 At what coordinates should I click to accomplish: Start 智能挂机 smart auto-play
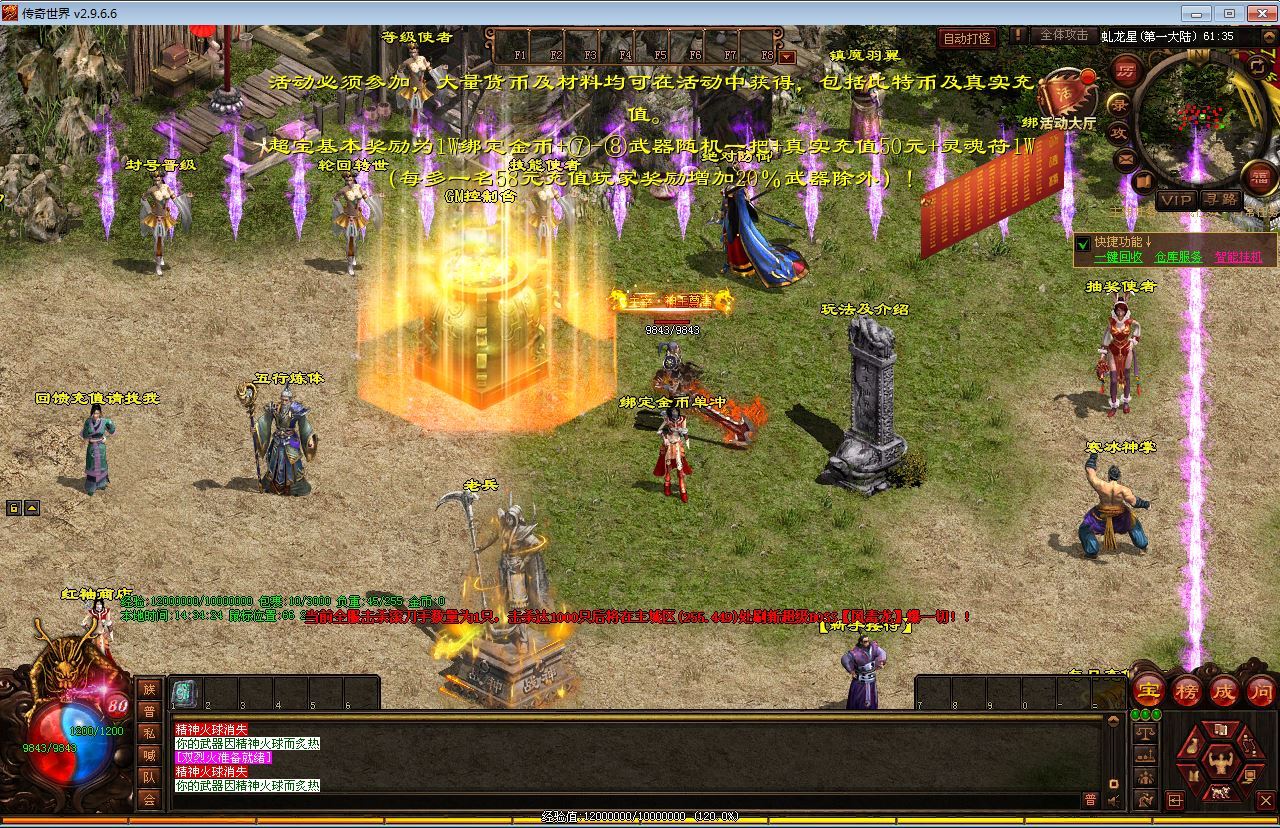pyautogui.click(x=1238, y=257)
